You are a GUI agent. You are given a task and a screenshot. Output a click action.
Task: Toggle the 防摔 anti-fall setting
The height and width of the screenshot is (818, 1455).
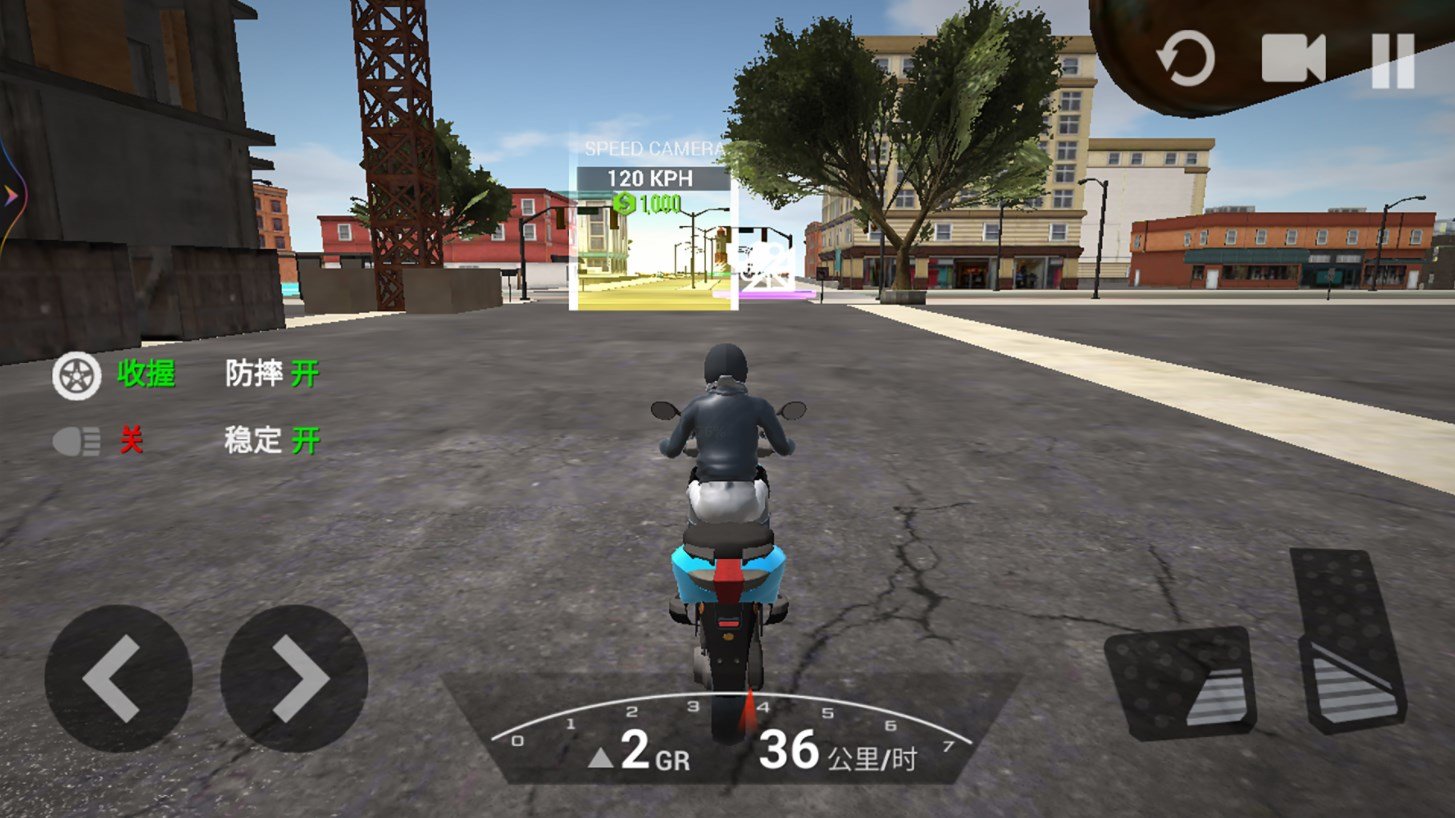point(272,375)
